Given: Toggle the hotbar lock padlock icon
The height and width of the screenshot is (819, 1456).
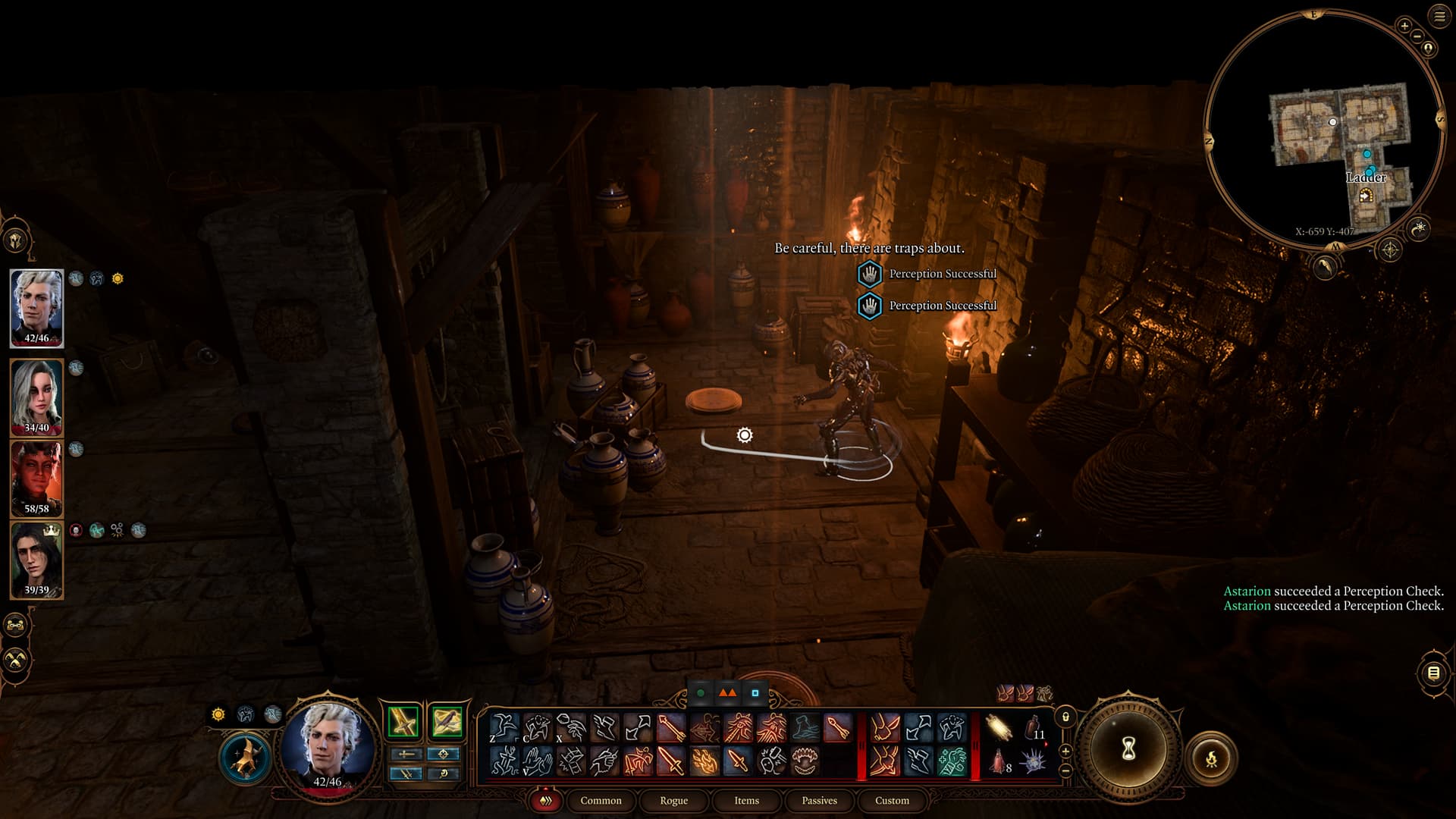Looking at the screenshot, I should (x=1065, y=717).
